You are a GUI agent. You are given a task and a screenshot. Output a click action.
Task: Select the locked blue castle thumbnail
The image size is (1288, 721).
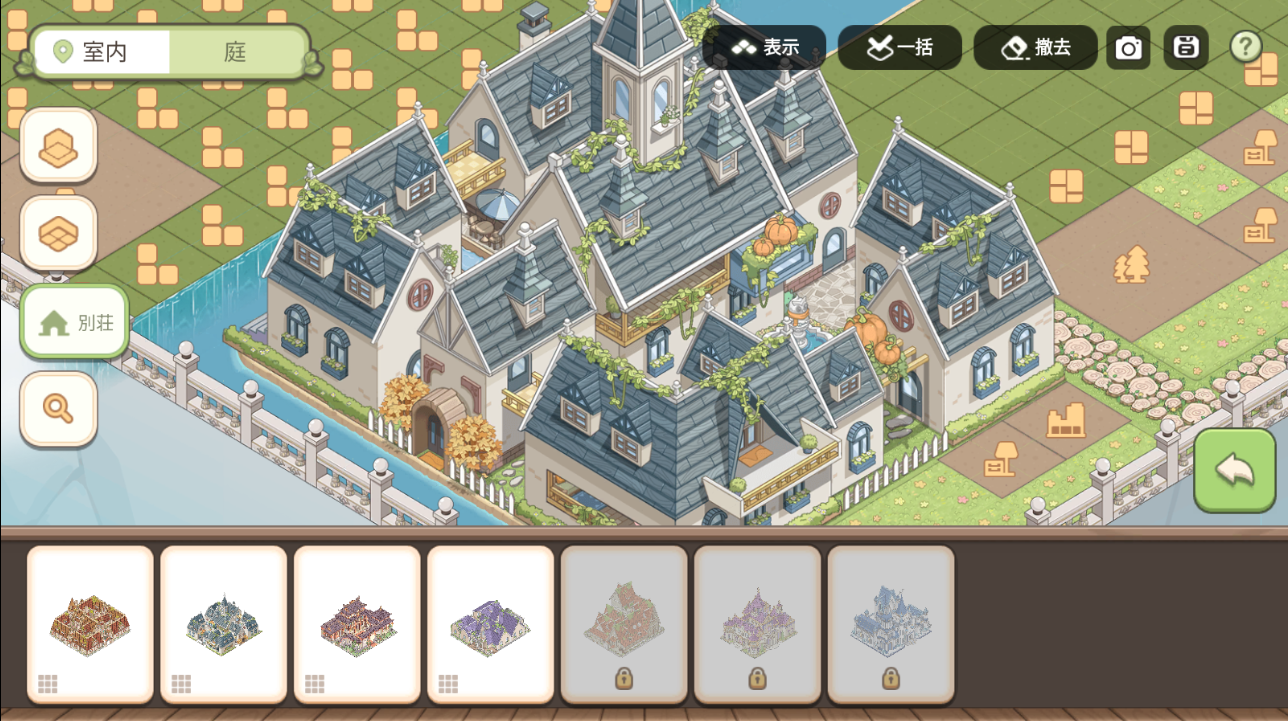(x=891, y=624)
